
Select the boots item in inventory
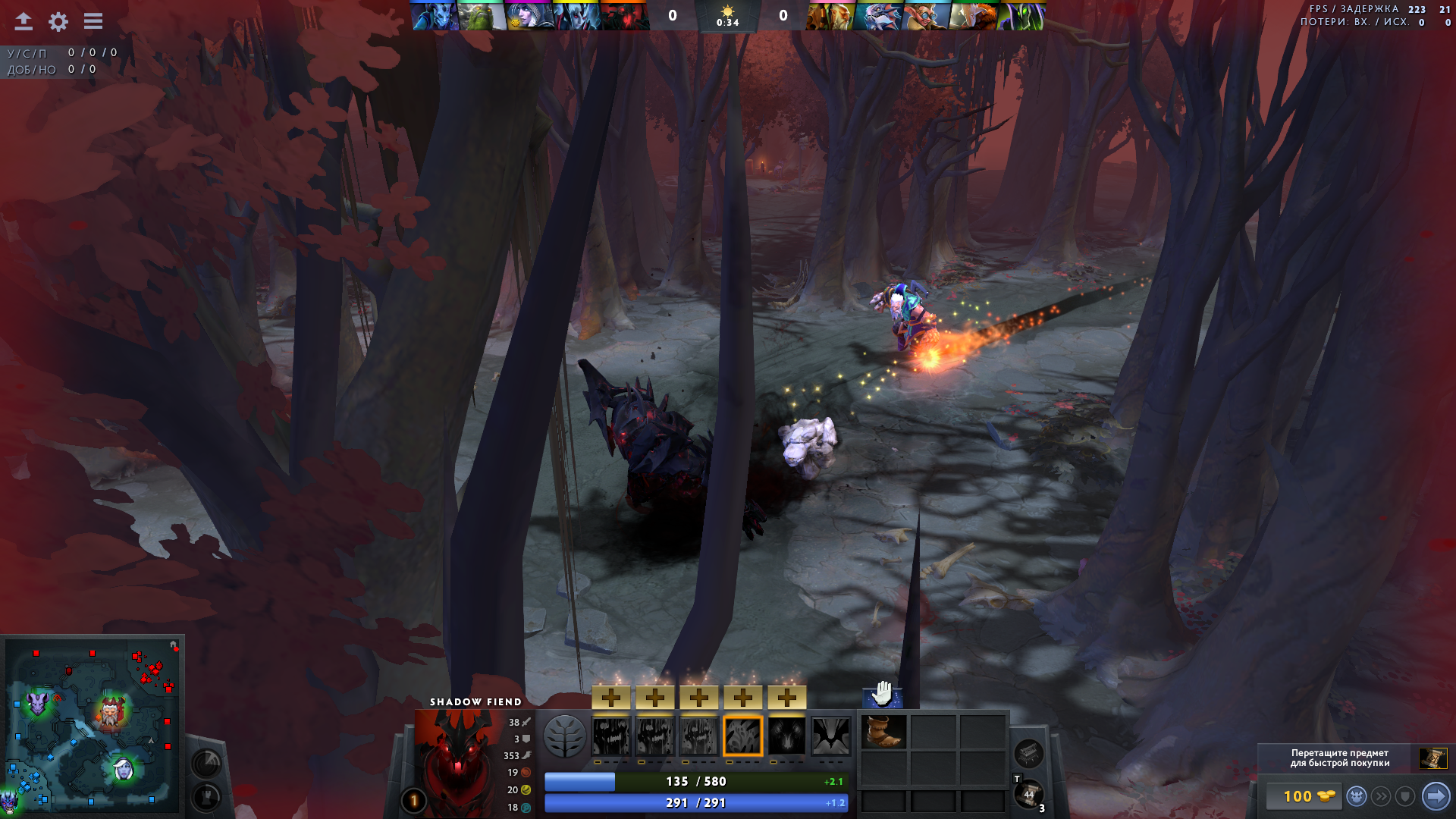(x=883, y=731)
